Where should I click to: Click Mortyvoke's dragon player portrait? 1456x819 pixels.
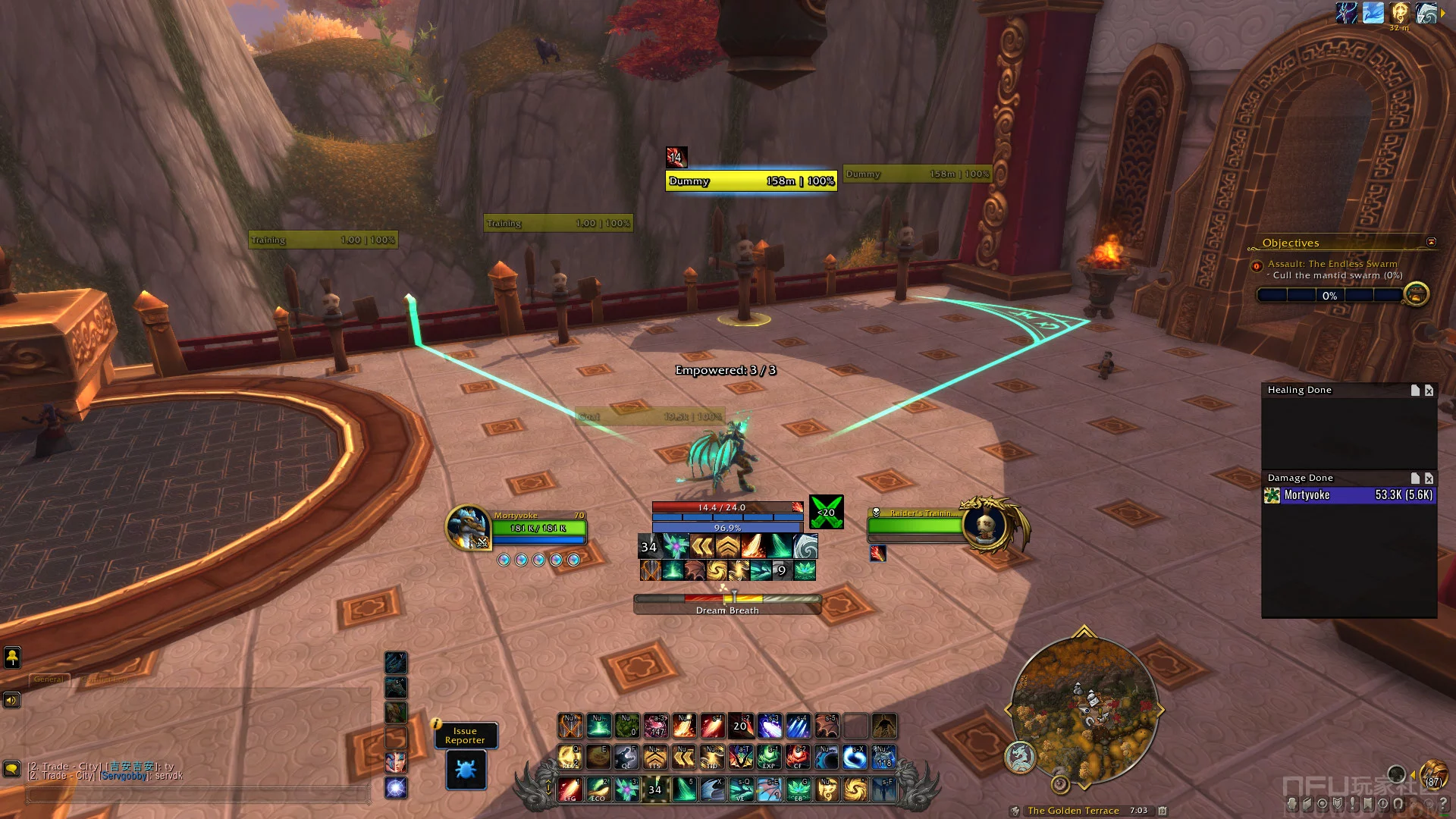pyautogui.click(x=467, y=527)
